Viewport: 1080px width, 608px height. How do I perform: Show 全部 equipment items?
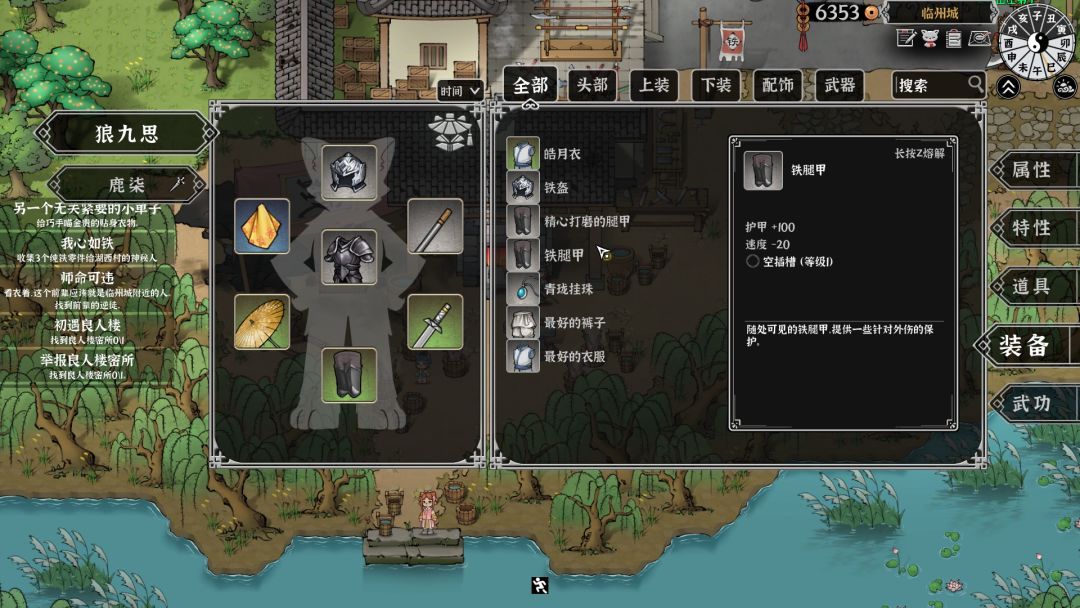(530, 85)
